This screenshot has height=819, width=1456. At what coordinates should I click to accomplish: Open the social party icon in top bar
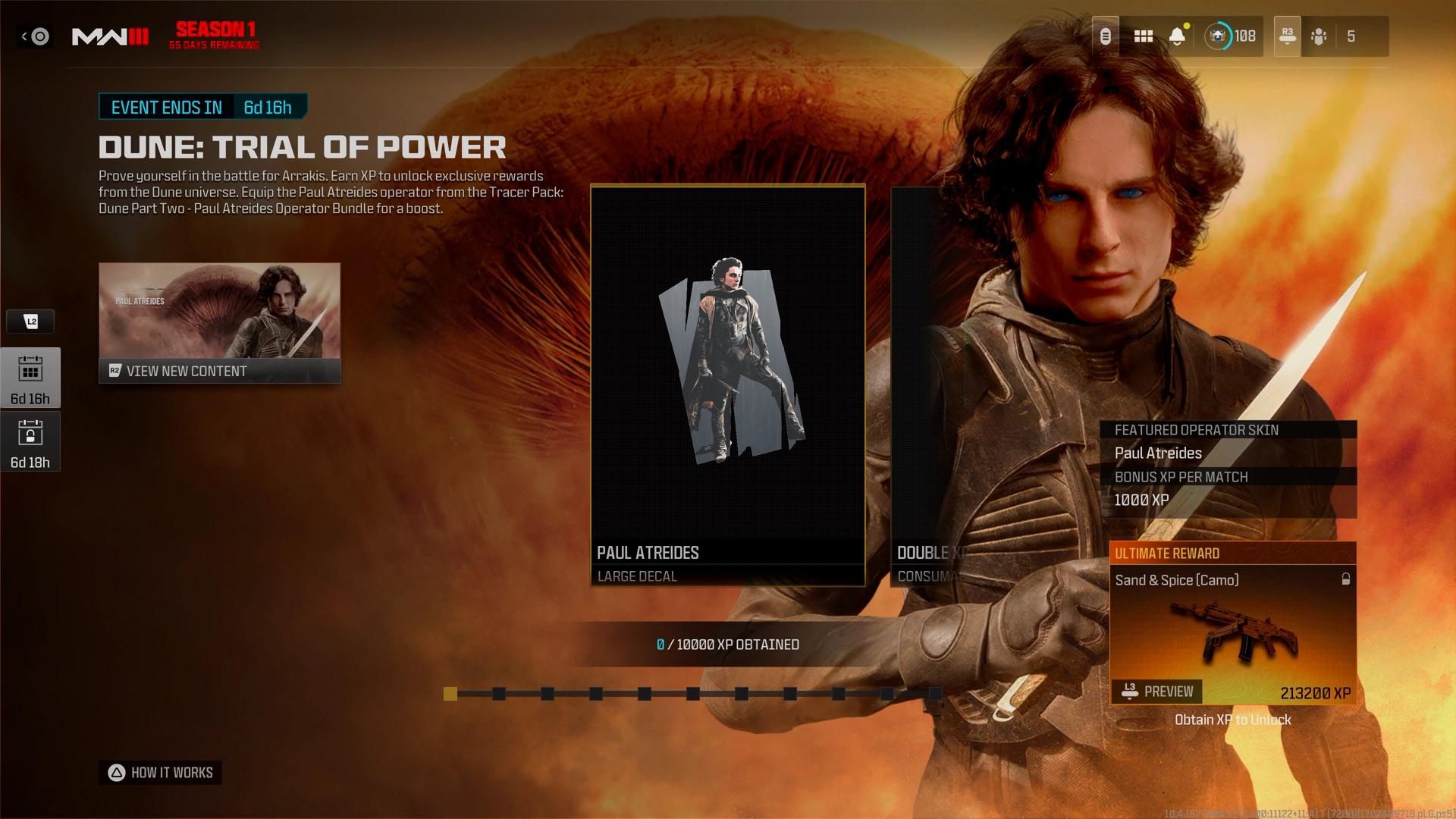1319,36
